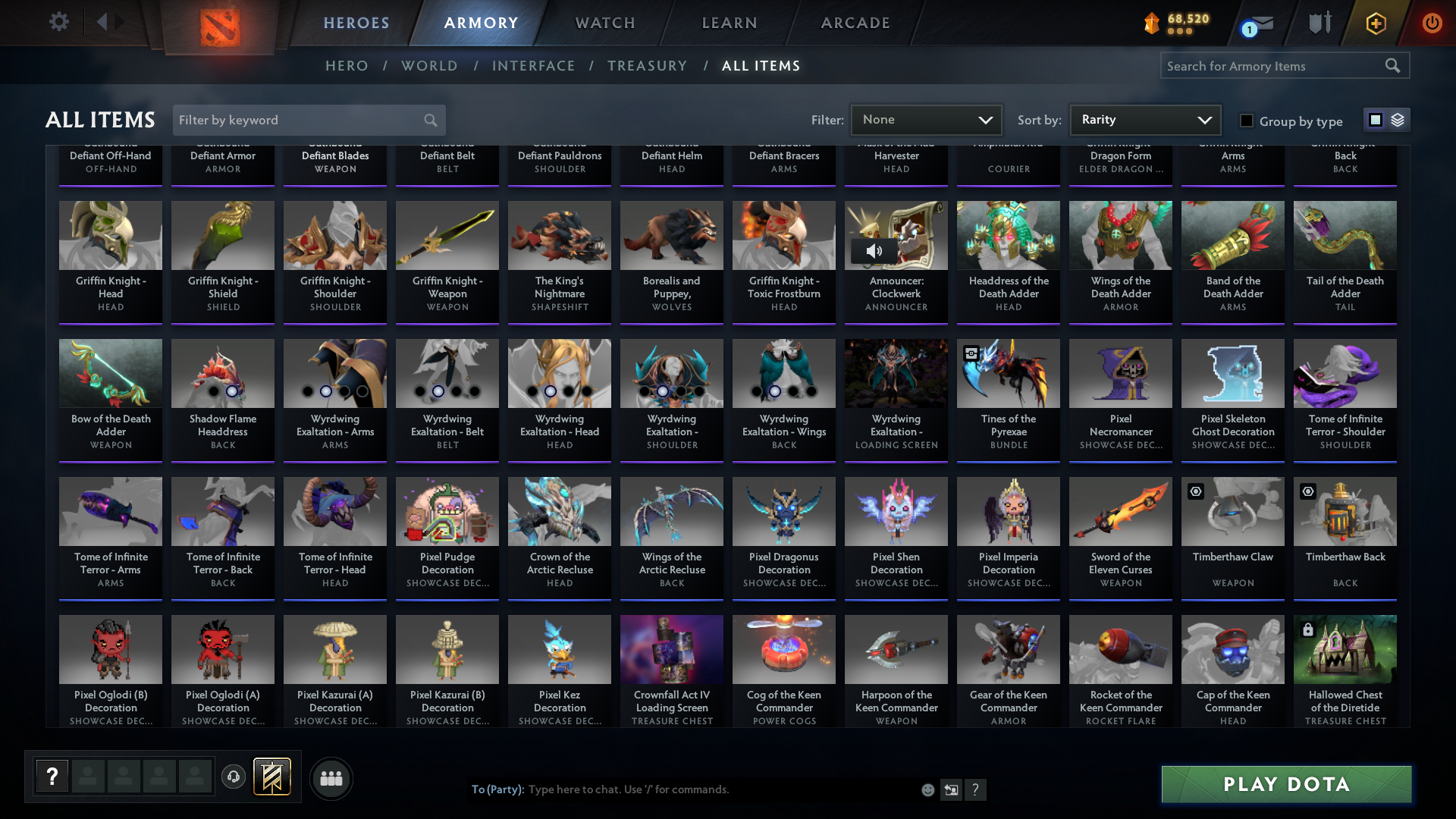Image resolution: width=1456 pixels, height=819 pixels.
Task: Open the TREASURY section
Action: pos(648,66)
